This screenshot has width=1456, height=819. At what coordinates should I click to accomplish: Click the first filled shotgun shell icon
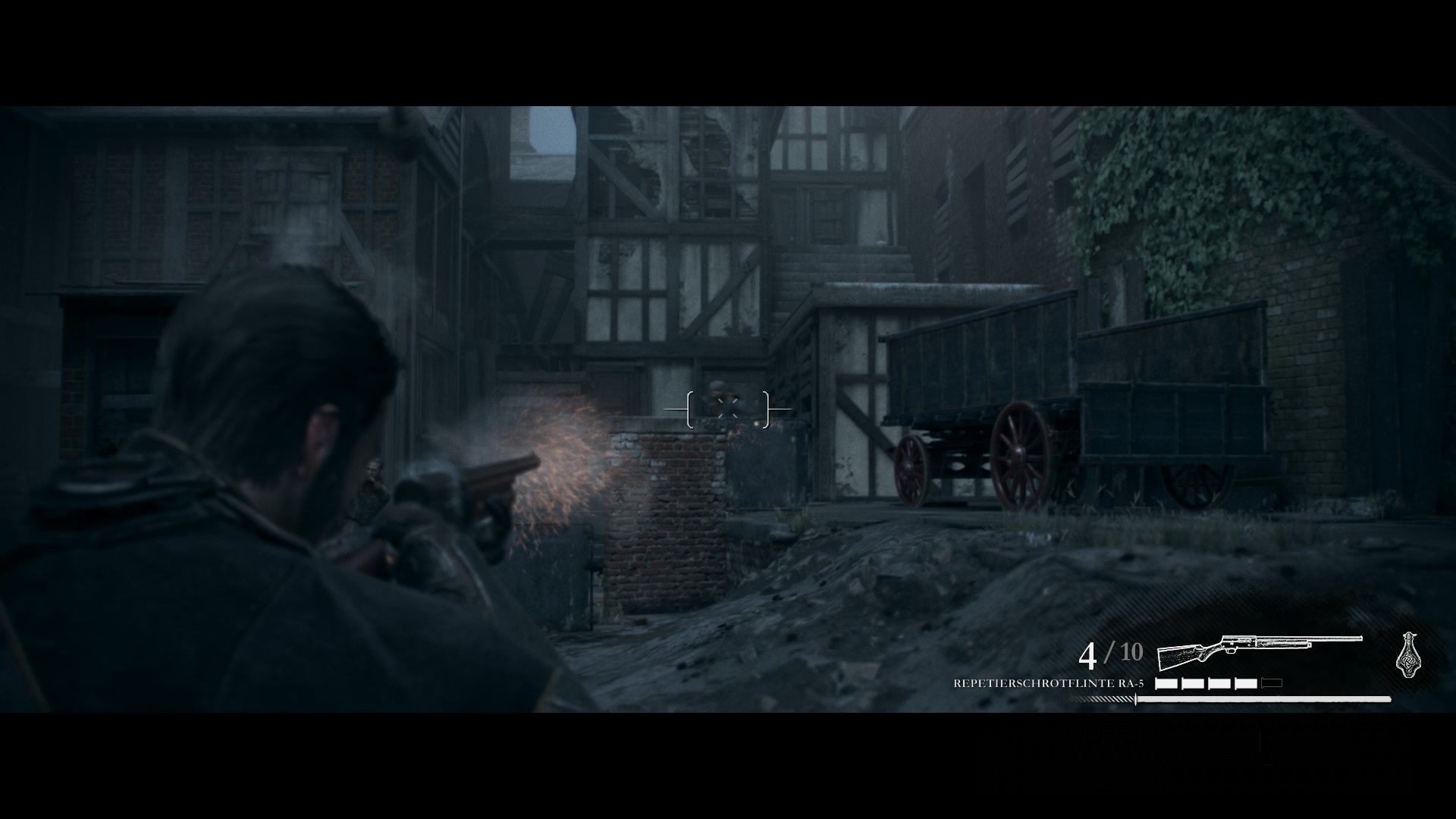(1168, 682)
